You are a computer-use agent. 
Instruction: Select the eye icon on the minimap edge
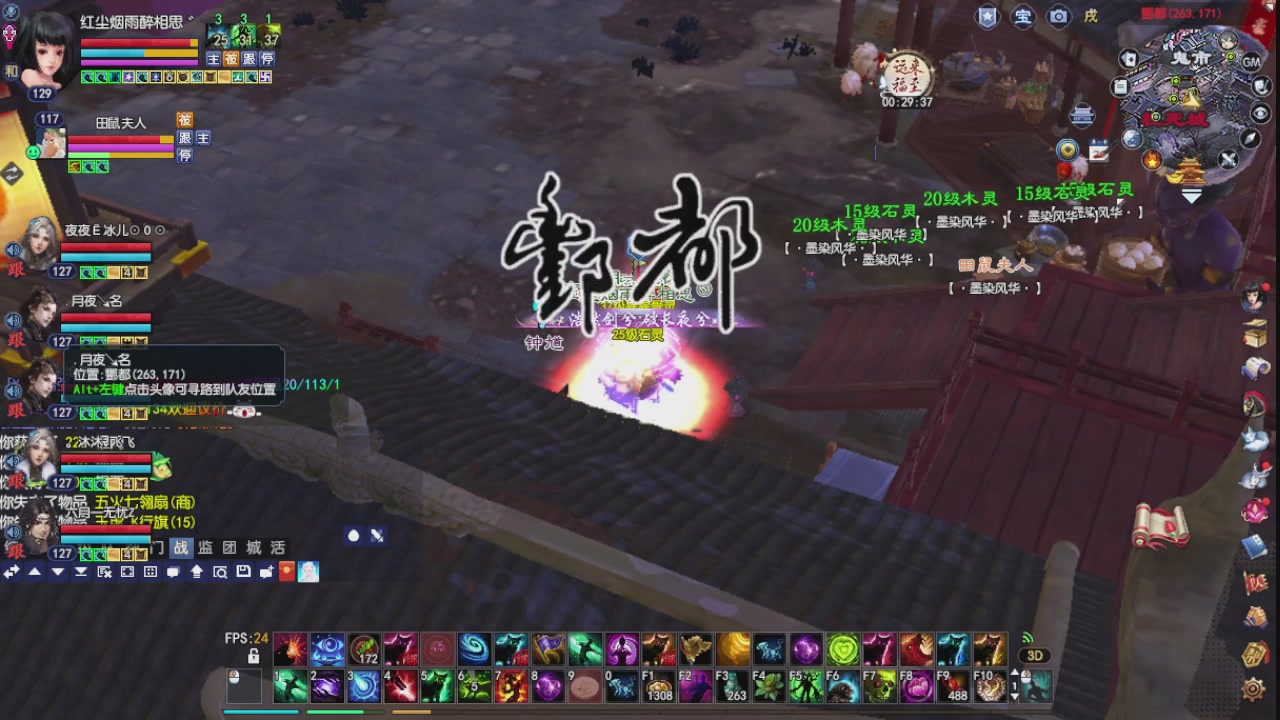(1258, 113)
